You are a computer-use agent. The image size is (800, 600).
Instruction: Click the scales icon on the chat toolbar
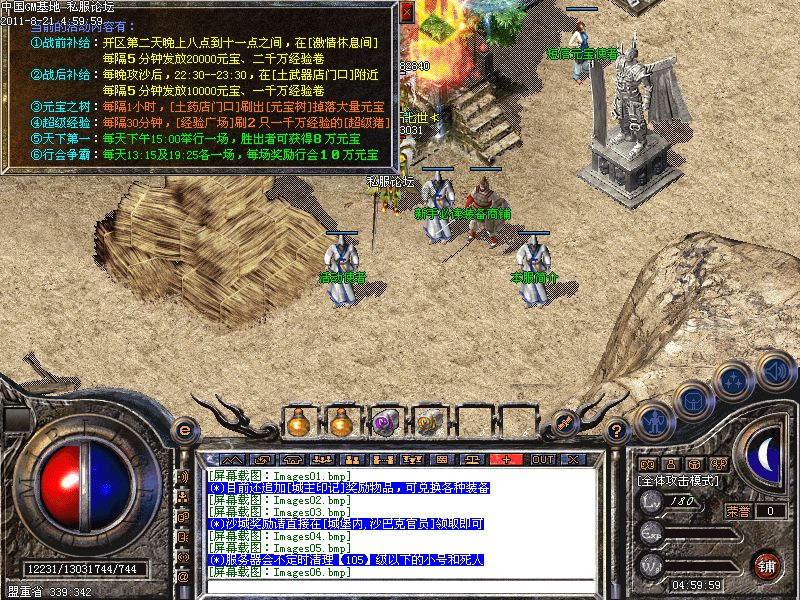coord(412,459)
